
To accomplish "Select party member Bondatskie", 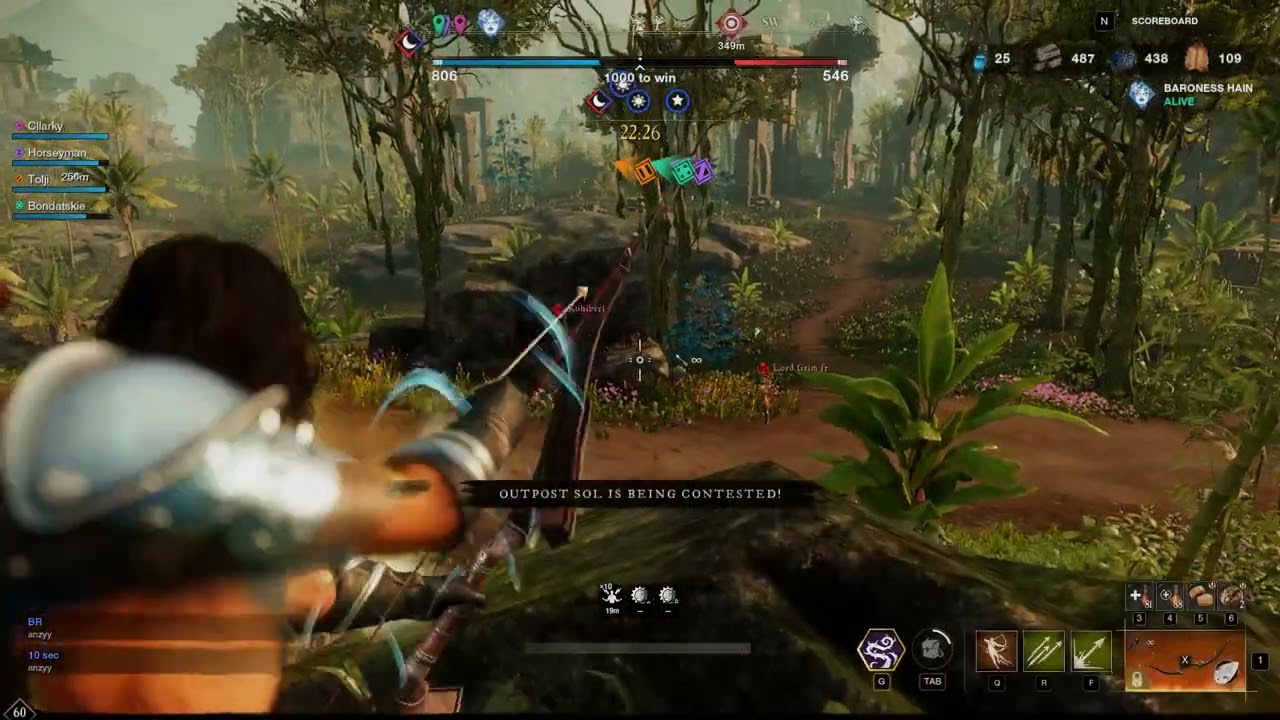I will pyautogui.click(x=56, y=205).
